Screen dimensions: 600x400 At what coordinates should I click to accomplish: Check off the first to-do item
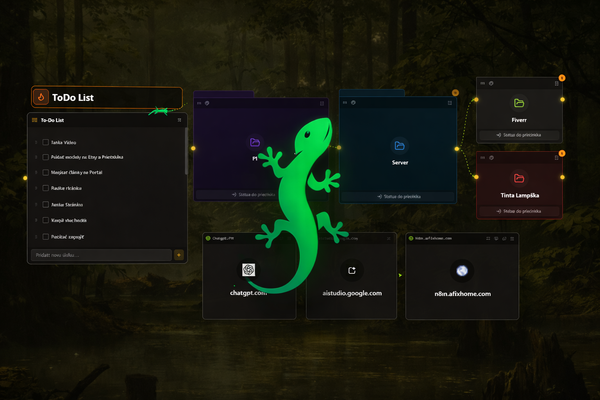[46, 142]
